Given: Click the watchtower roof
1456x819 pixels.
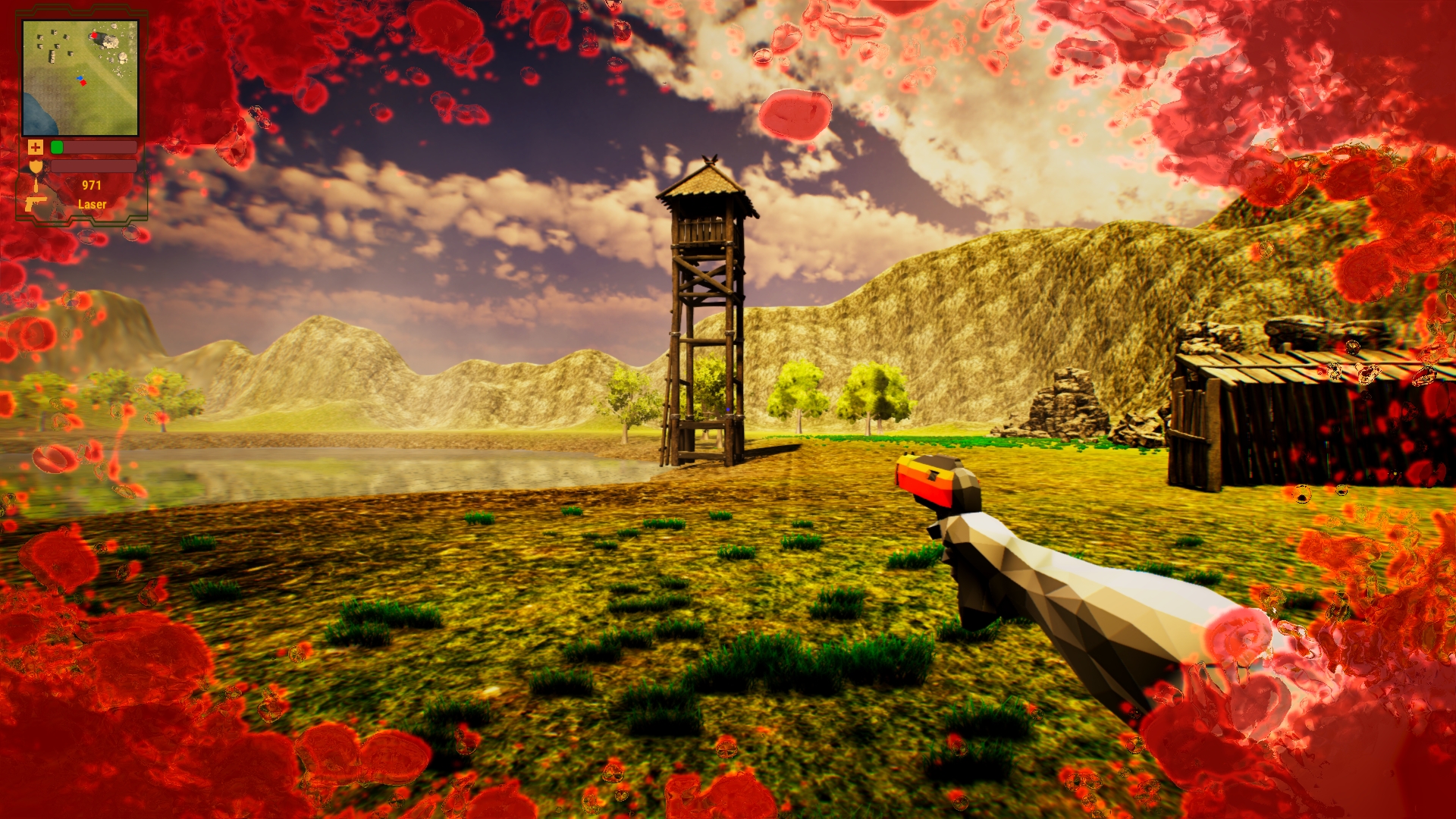Looking at the screenshot, I should coord(705,182).
